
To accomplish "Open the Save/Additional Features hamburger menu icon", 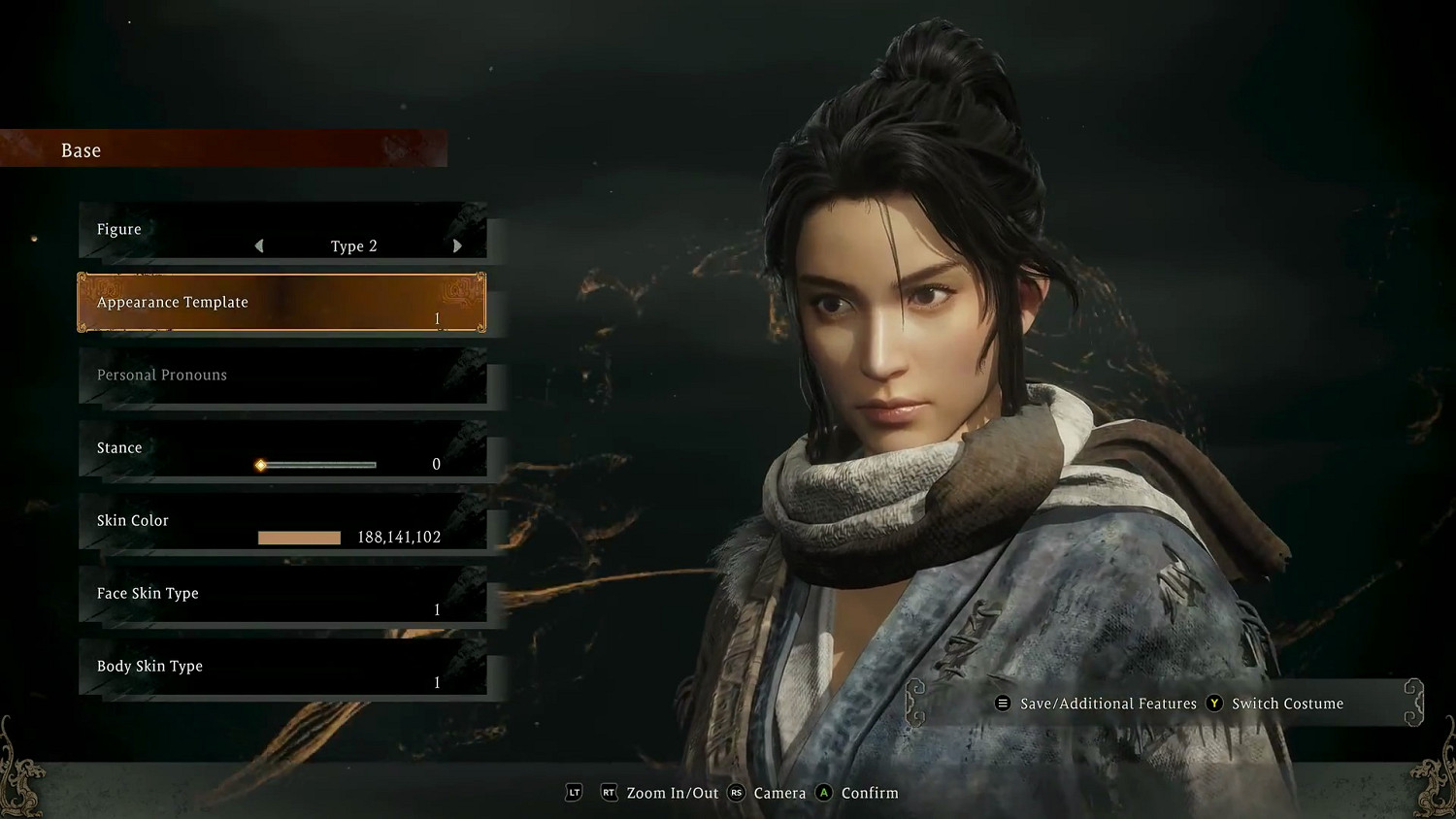I will click(x=1003, y=703).
